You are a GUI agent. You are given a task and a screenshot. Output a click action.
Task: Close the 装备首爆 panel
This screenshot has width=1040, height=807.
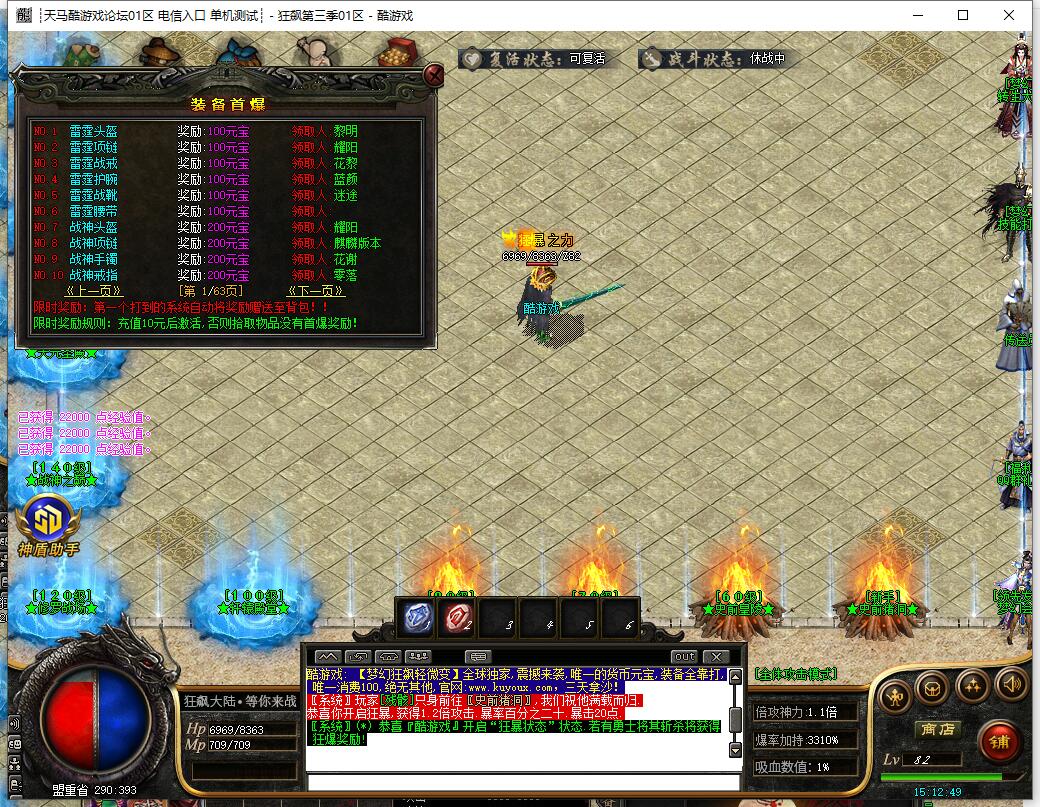(x=433, y=76)
